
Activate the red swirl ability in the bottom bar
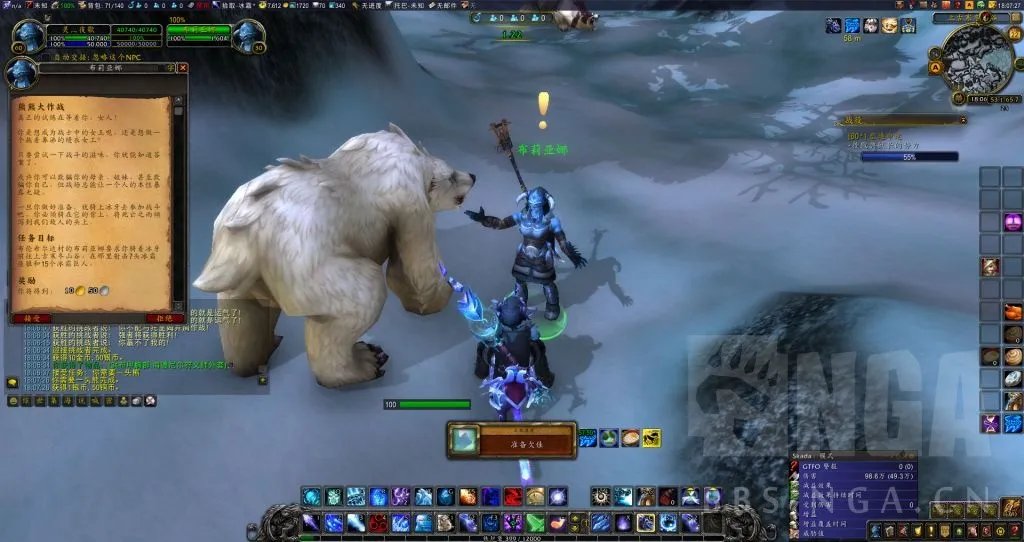tap(512, 497)
